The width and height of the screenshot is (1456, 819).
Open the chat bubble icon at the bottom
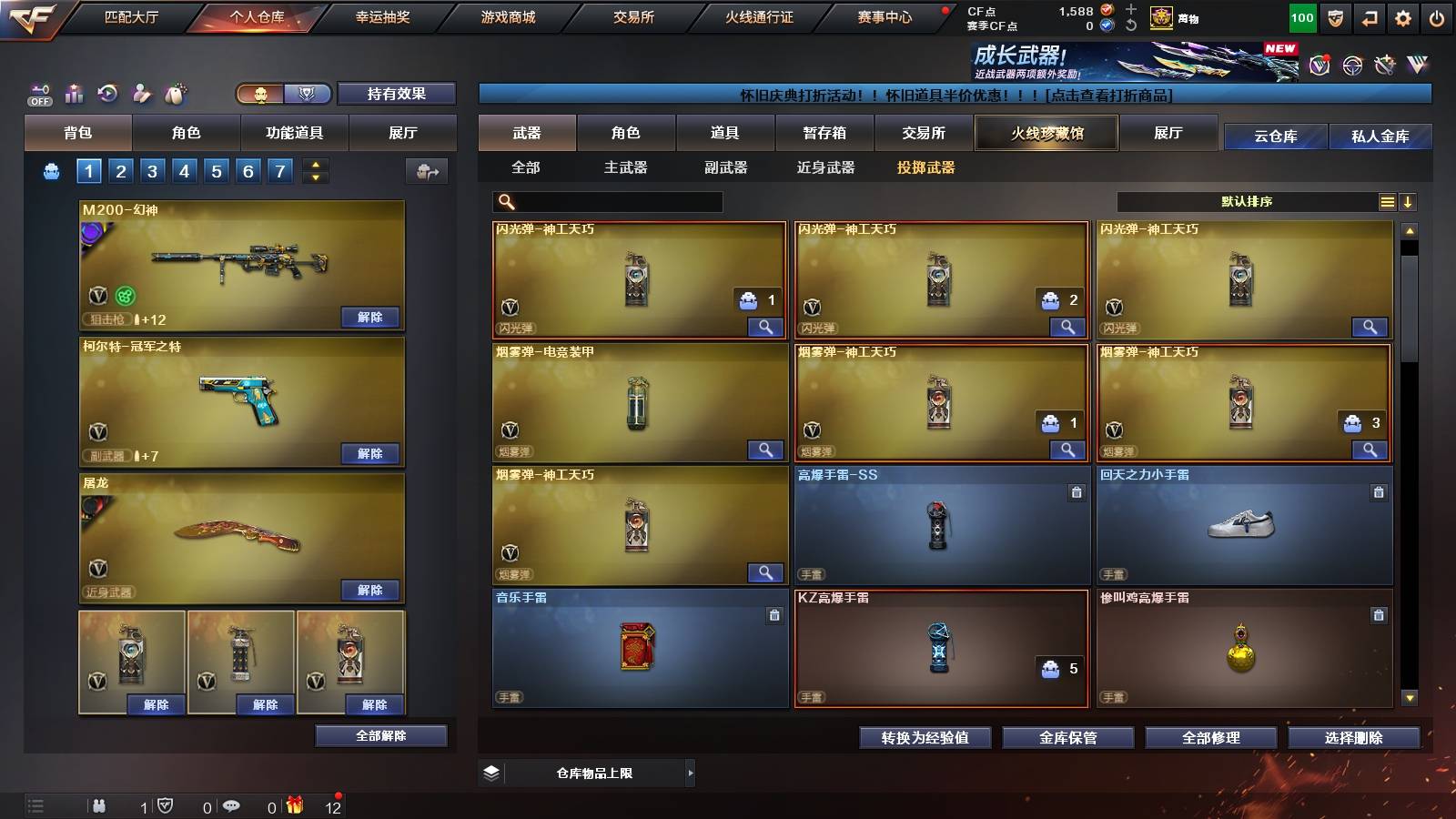[232, 805]
